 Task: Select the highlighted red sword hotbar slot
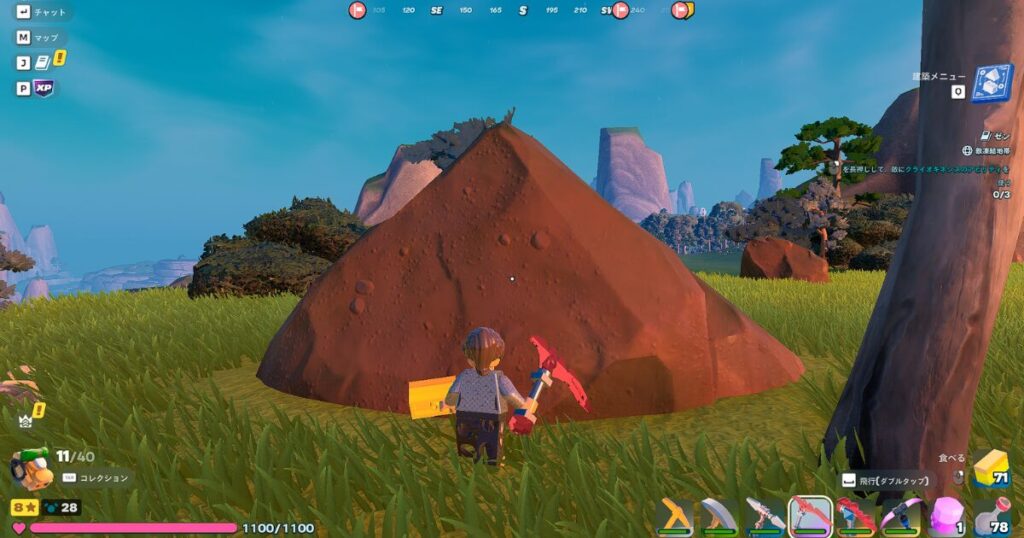coord(810,516)
